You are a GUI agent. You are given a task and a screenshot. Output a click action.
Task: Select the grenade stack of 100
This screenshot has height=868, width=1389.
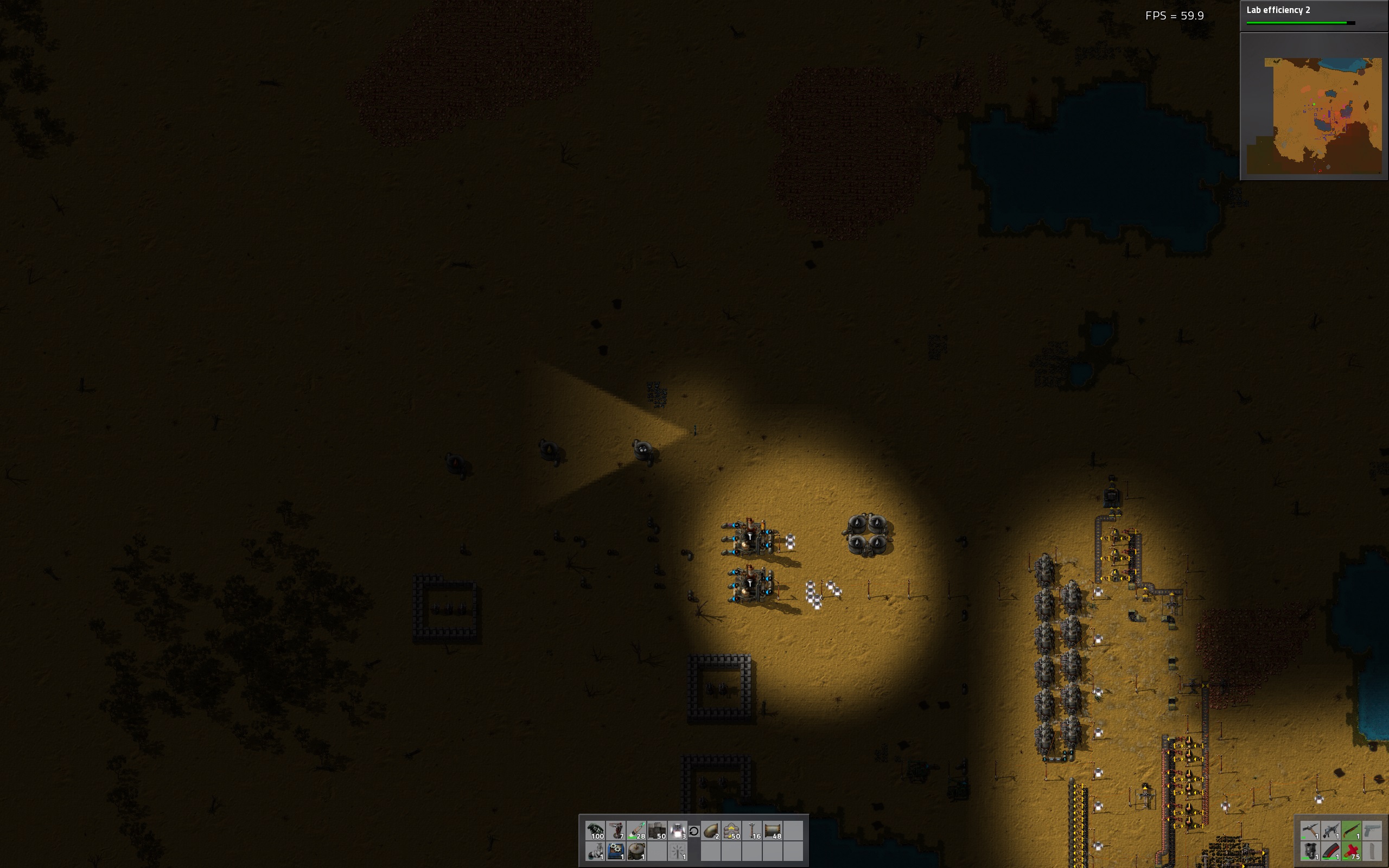click(596, 831)
